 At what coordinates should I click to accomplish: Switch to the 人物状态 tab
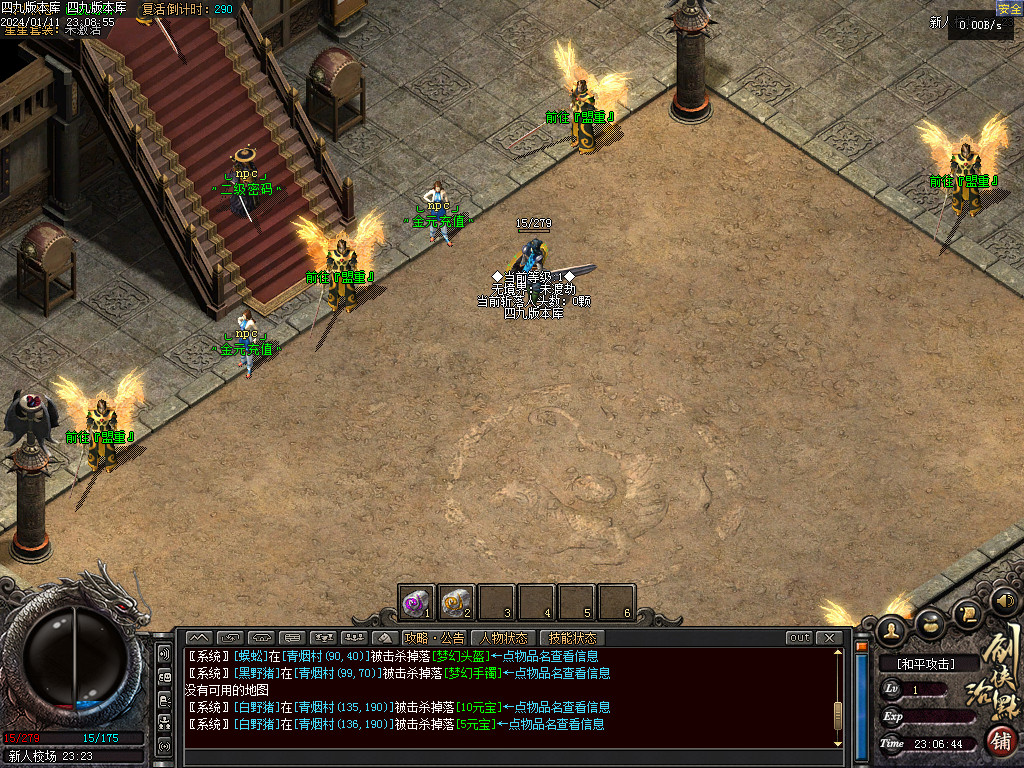click(x=504, y=638)
